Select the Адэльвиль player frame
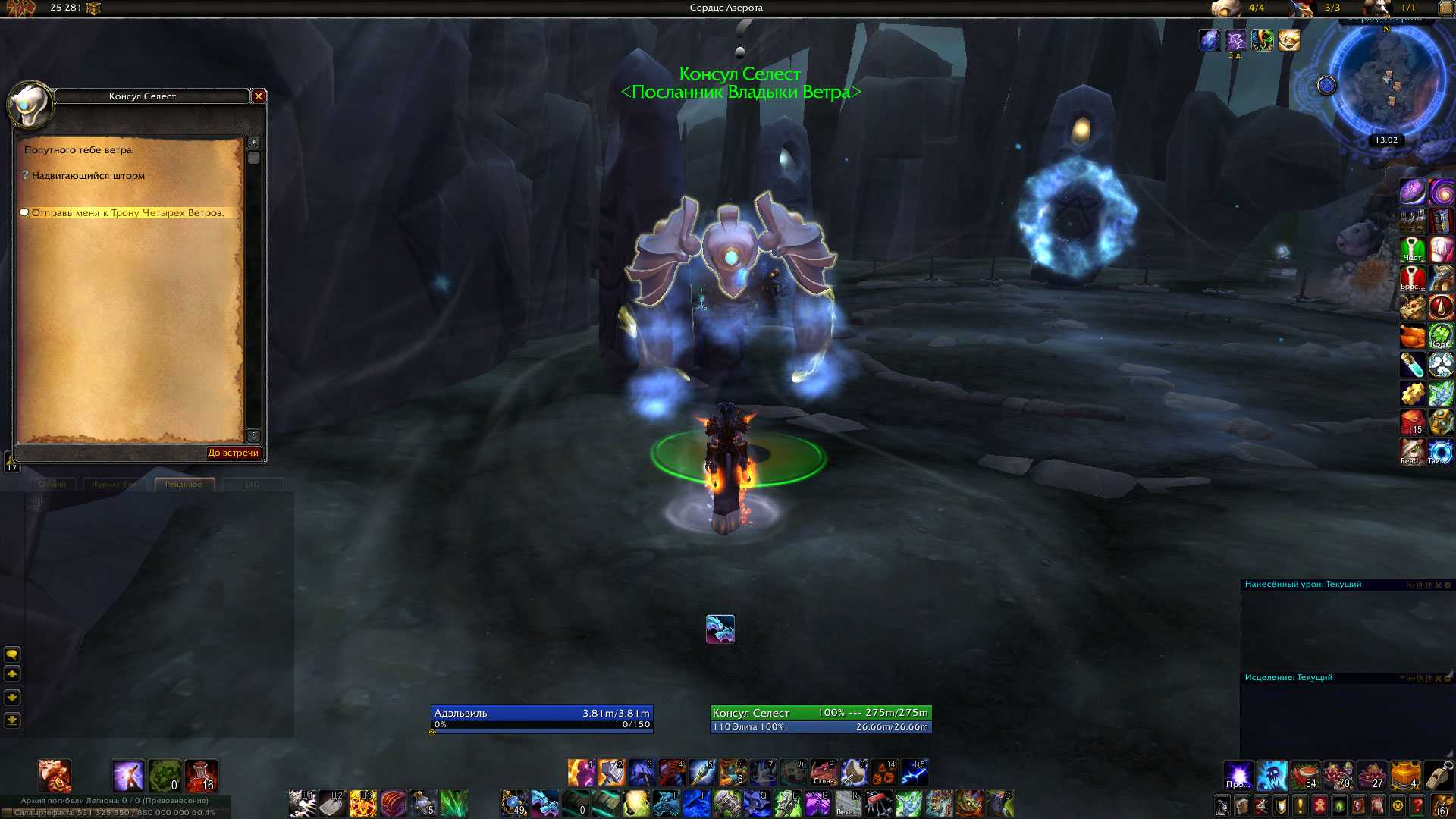This screenshot has height=819, width=1456. [541, 719]
